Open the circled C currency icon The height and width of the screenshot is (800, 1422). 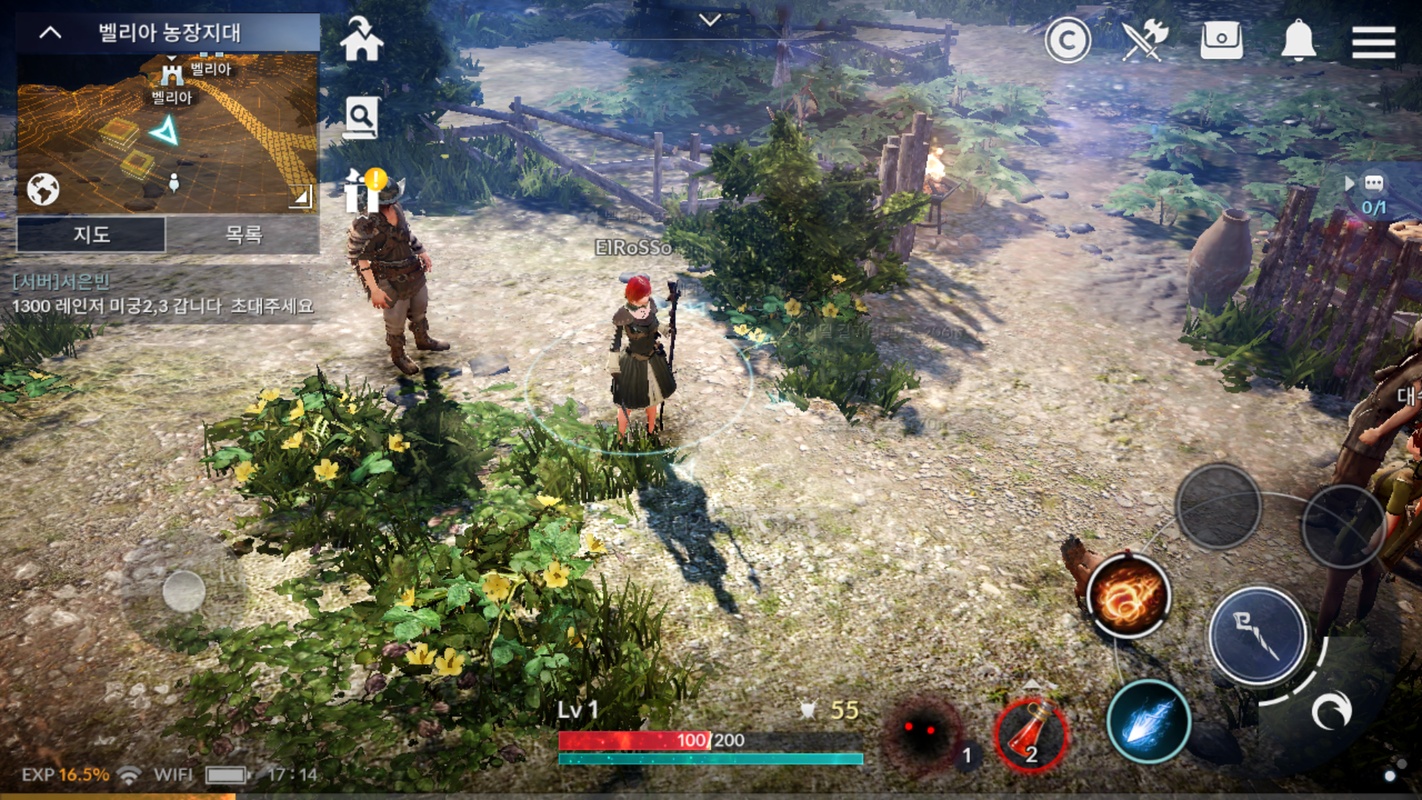[1067, 42]
